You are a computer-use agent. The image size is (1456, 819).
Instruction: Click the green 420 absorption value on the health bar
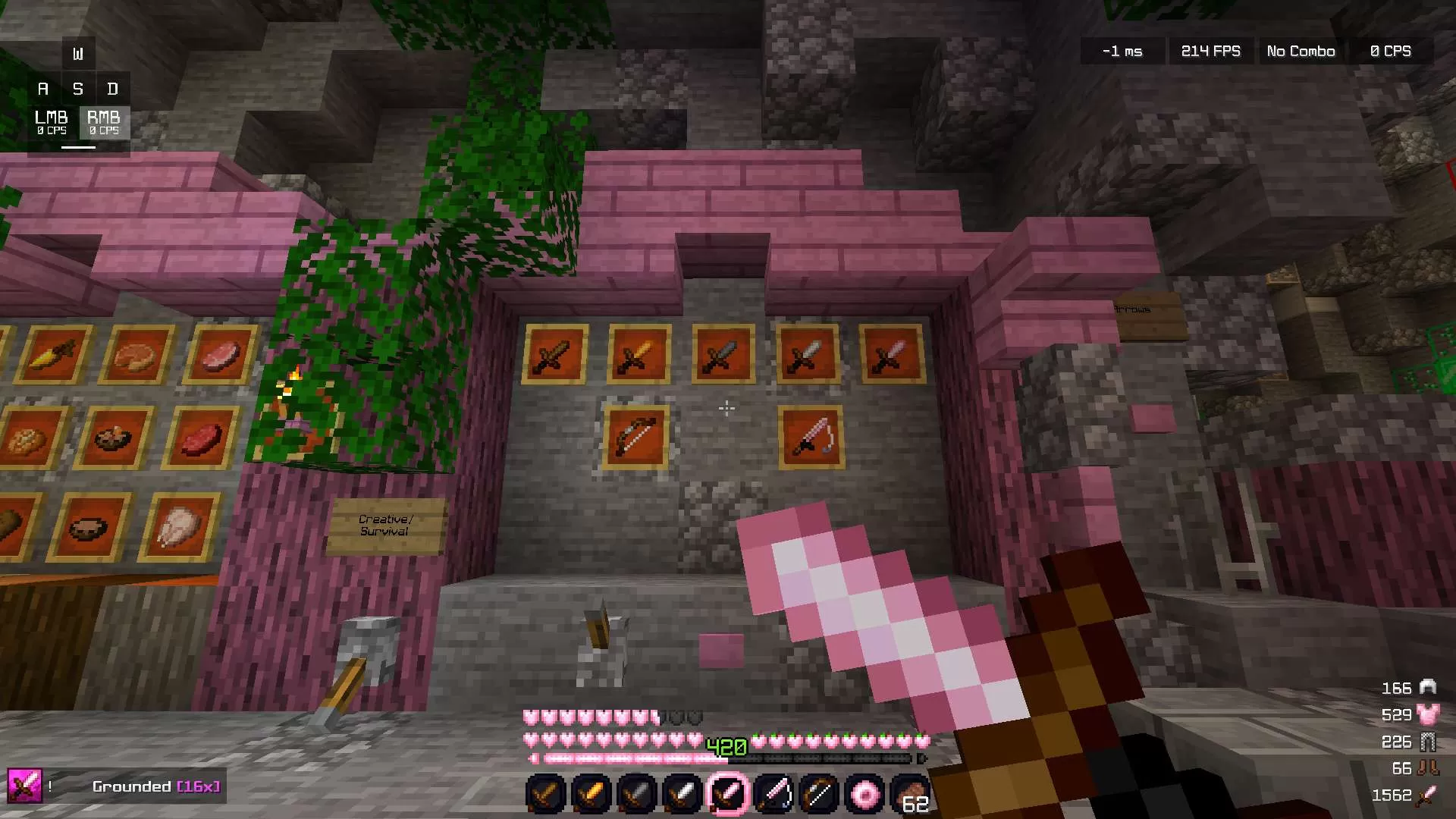click(724, 745)
